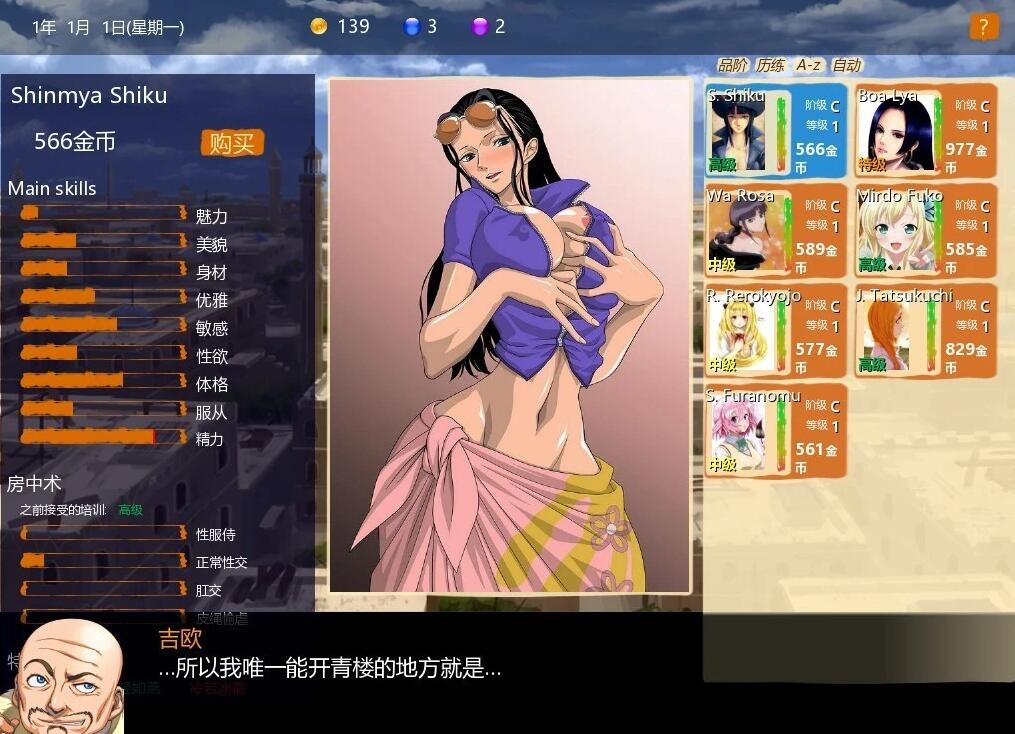Sort the list by 品阶
This screenshot has height=734, width=1015.
point(732,65)
